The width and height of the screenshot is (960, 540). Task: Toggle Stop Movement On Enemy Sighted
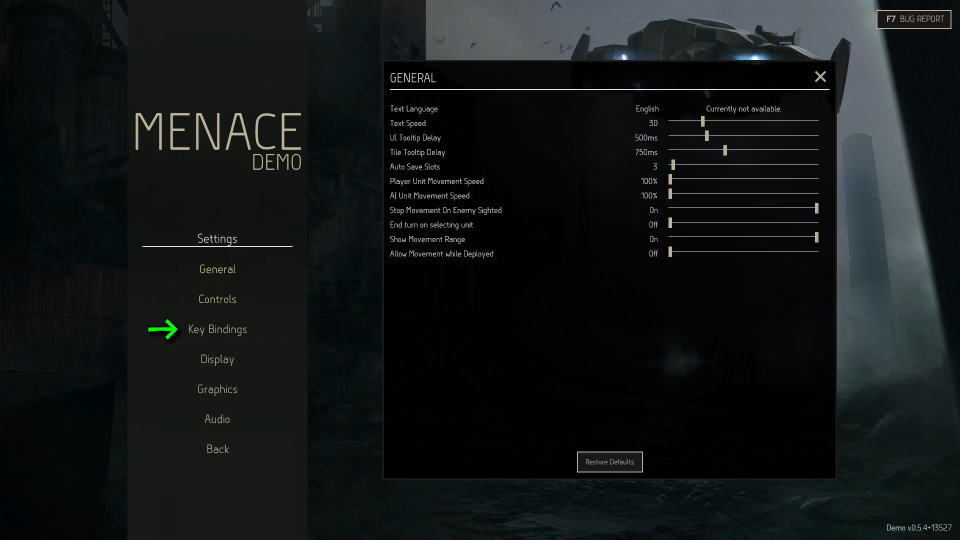pos(816,210)
